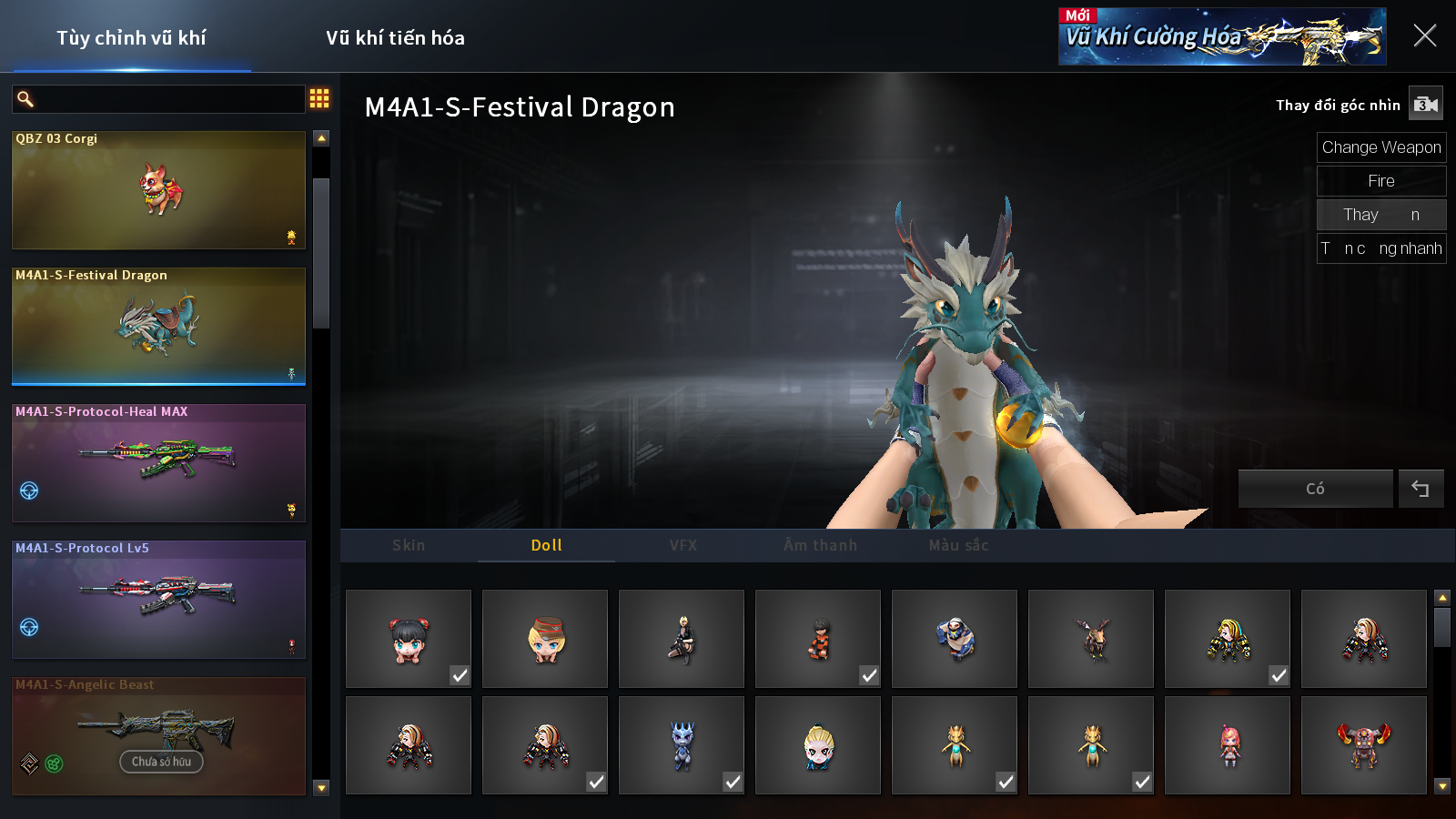
Task: Close the weapon customization screen
Action: [x=1424, y=36]
